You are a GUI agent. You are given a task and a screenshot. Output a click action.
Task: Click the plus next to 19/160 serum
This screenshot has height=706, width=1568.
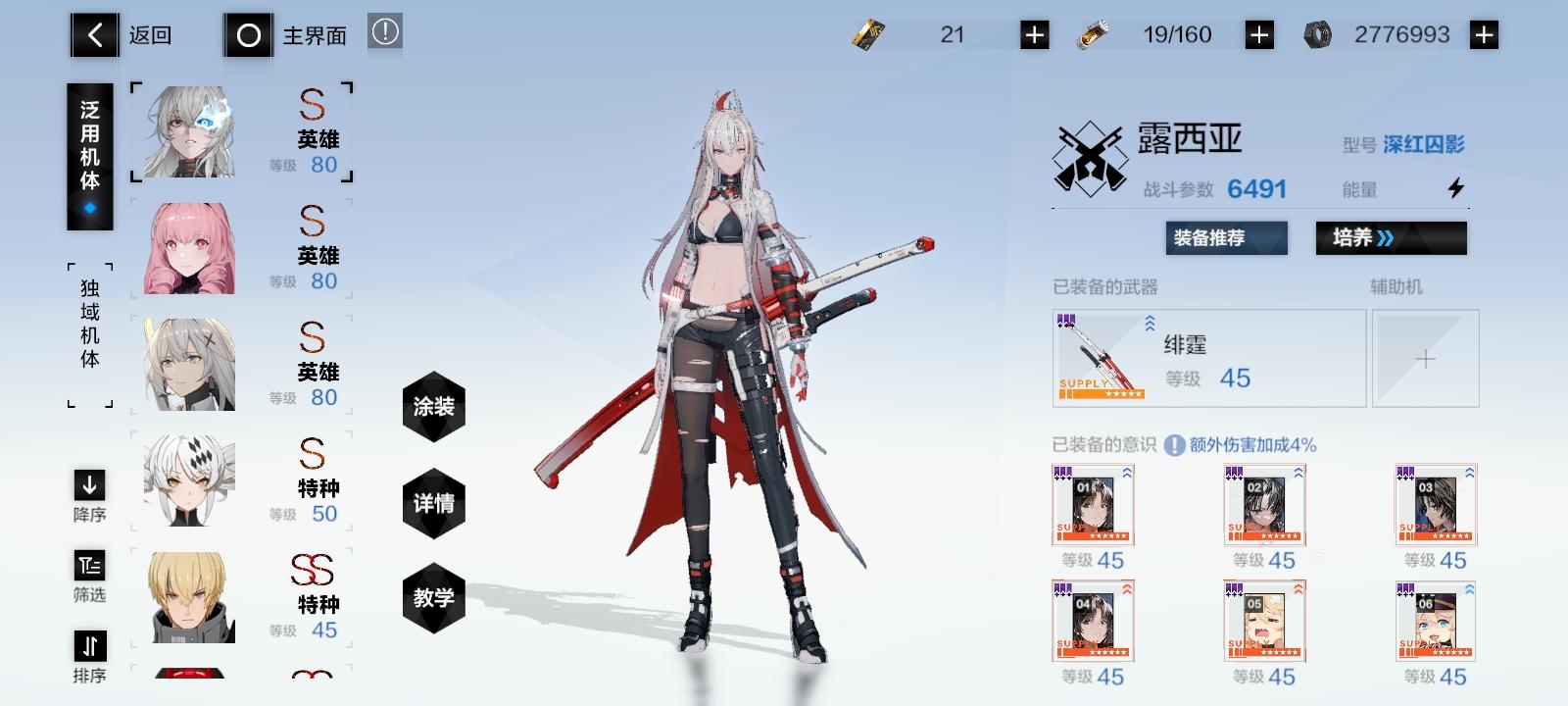click(x=1258, y=33)
